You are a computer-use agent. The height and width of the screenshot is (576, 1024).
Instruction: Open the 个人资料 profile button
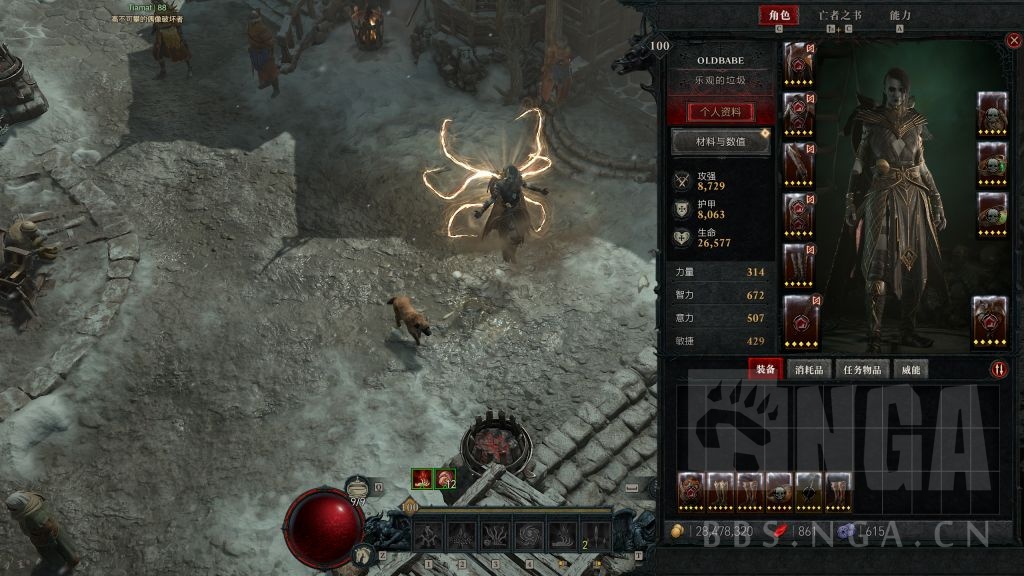(722, 112)
